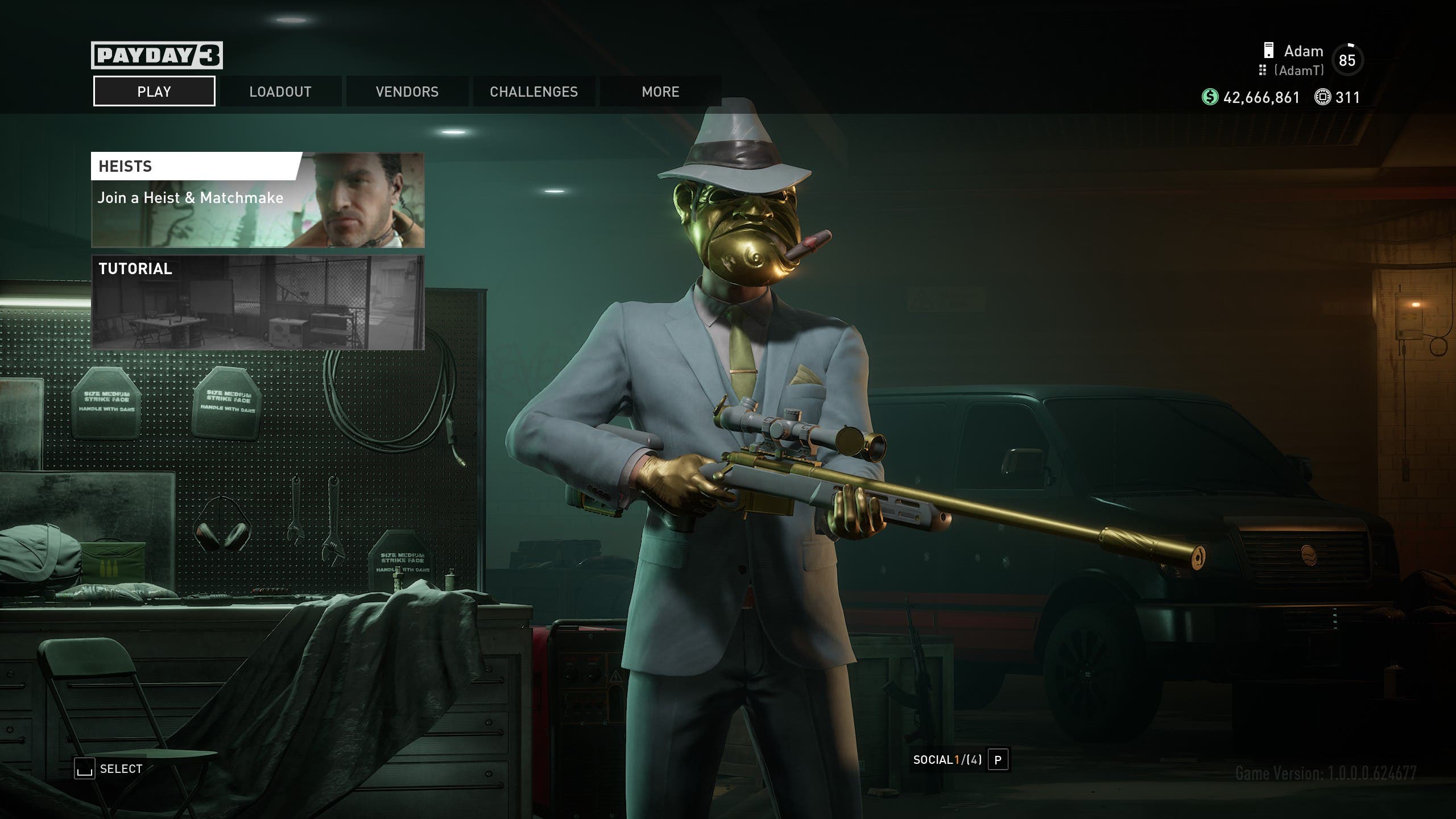The image size is (1456, 819).
Task: Open the MORE tab
Action: pos(660,92)
